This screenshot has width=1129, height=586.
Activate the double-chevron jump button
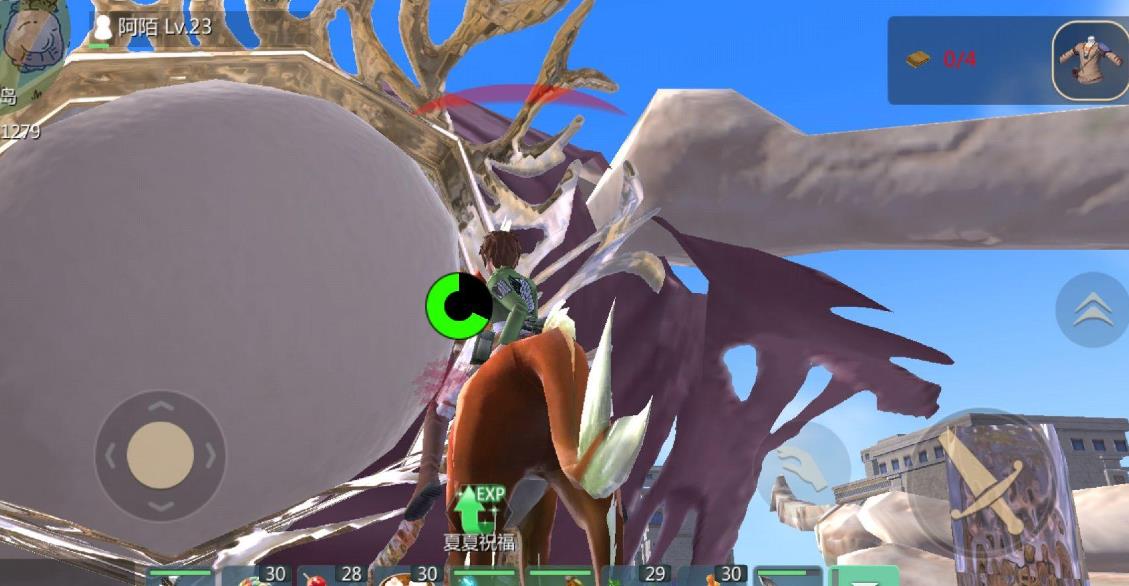point(1091,310)
